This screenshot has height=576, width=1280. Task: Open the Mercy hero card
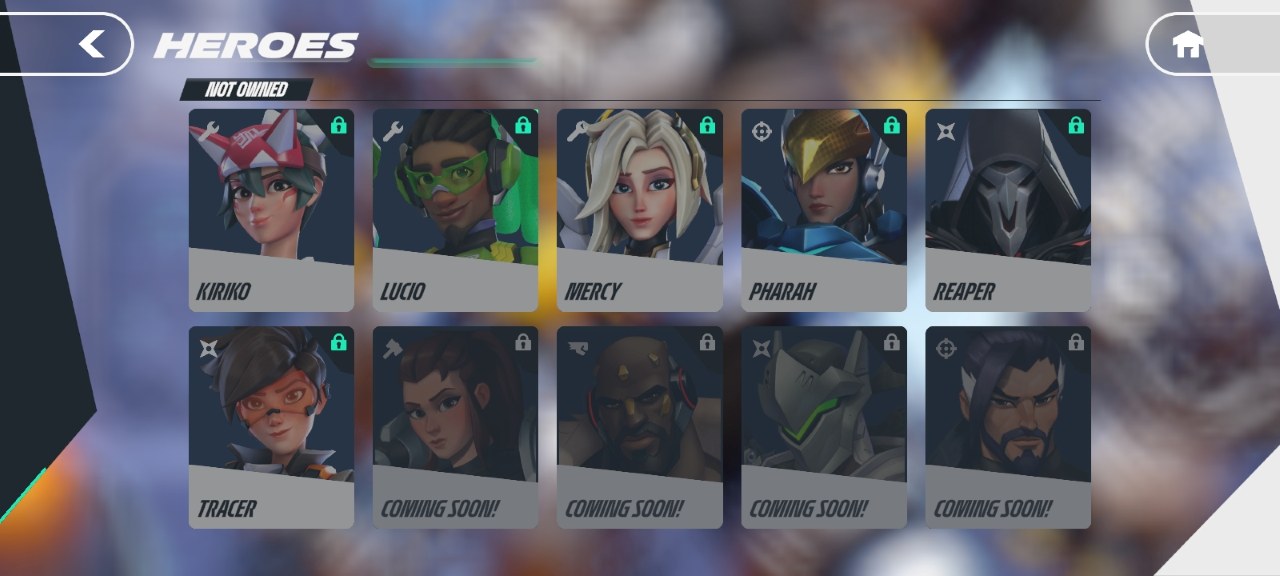coord(639,210)
